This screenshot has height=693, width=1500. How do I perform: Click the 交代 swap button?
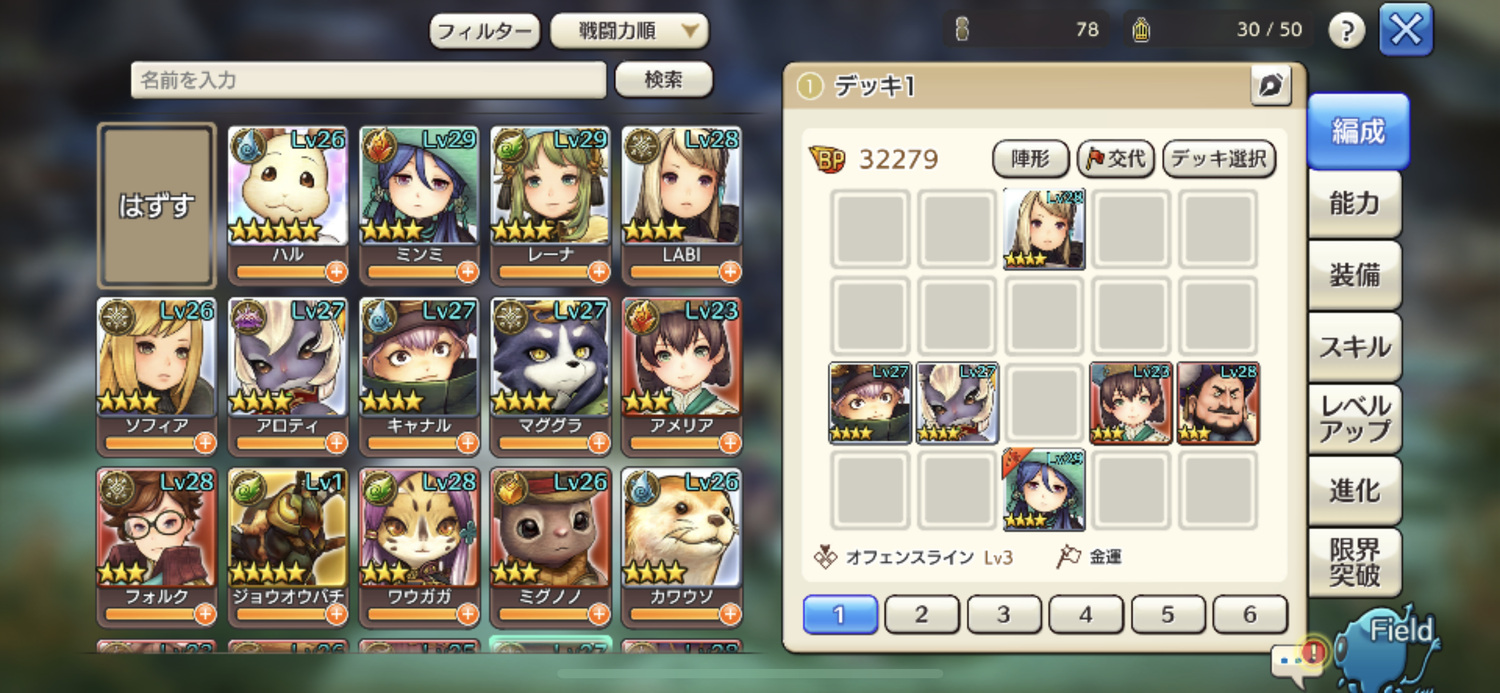[1116, 158]
